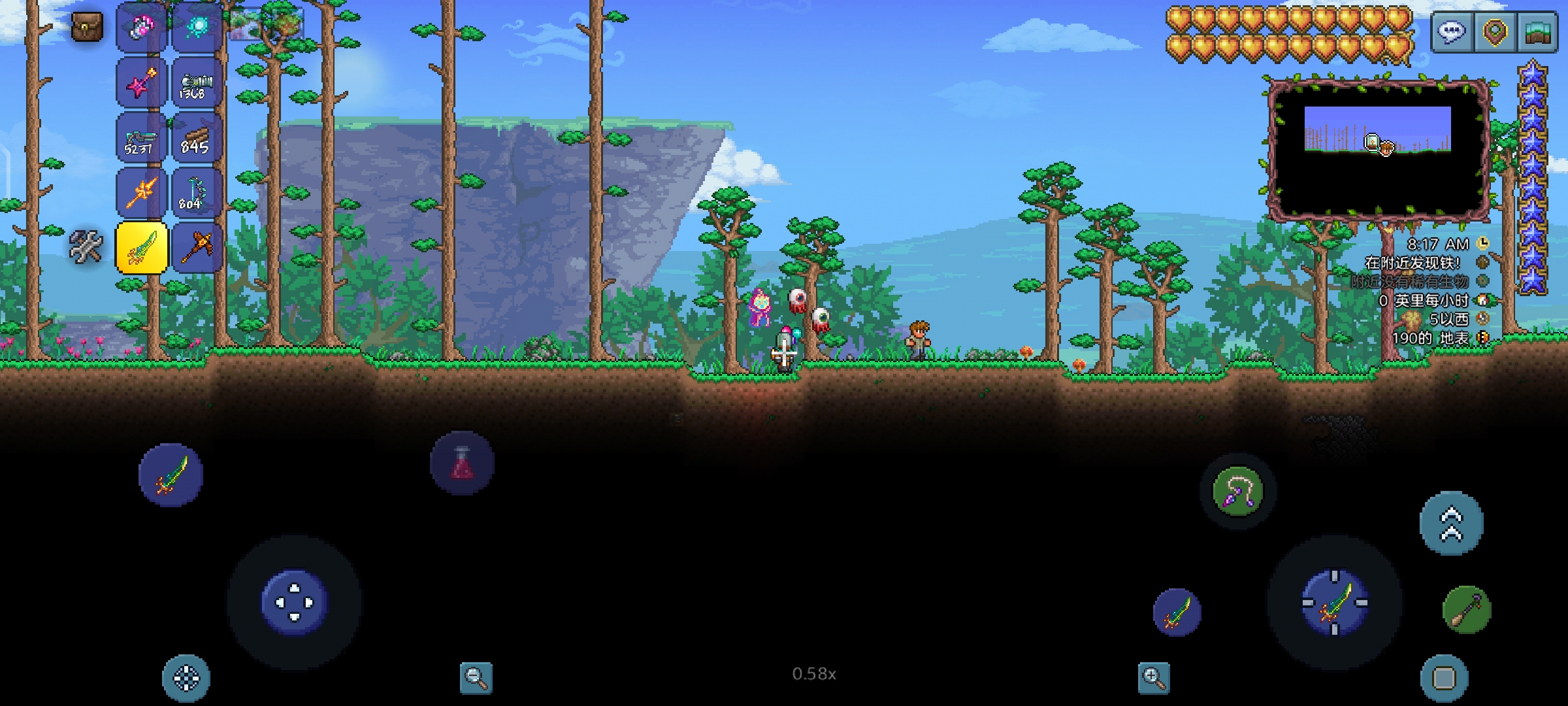Select the pink star guitar hotbar slot
The width and height of the screenshot is (1568, 706).
click(141, 83)
